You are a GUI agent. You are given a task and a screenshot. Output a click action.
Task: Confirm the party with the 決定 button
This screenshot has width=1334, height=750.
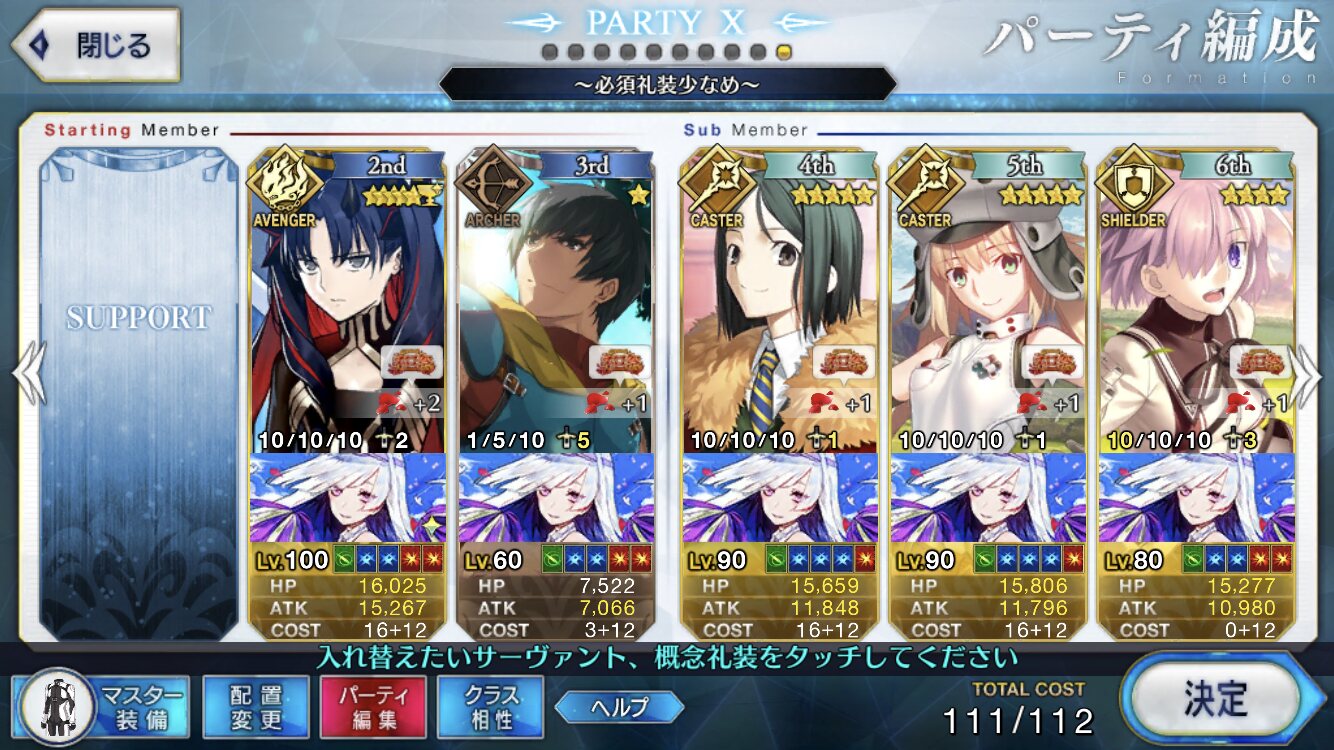pos(1215,699)
